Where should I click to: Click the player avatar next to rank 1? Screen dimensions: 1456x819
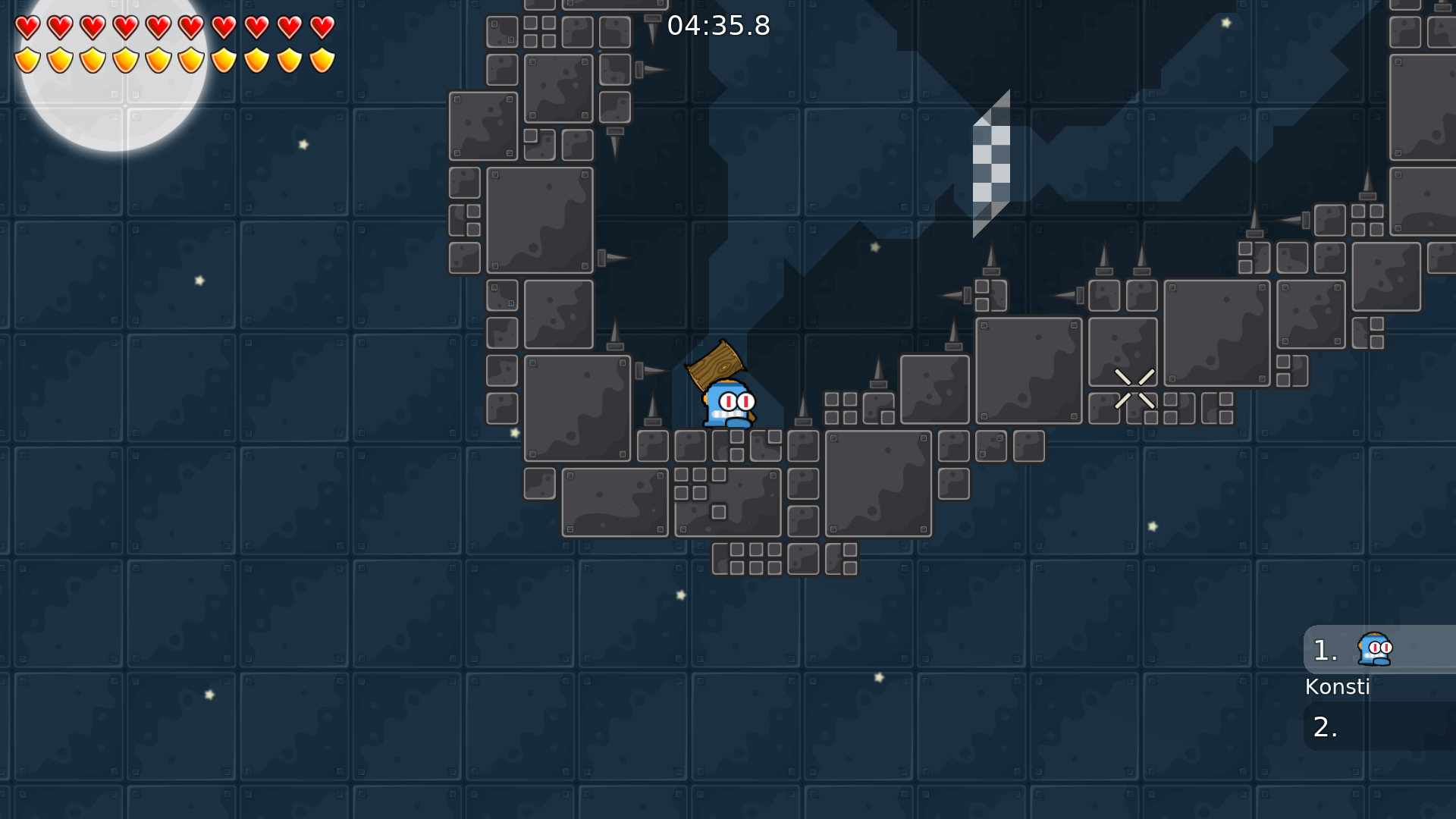[x=1374, y=649]
